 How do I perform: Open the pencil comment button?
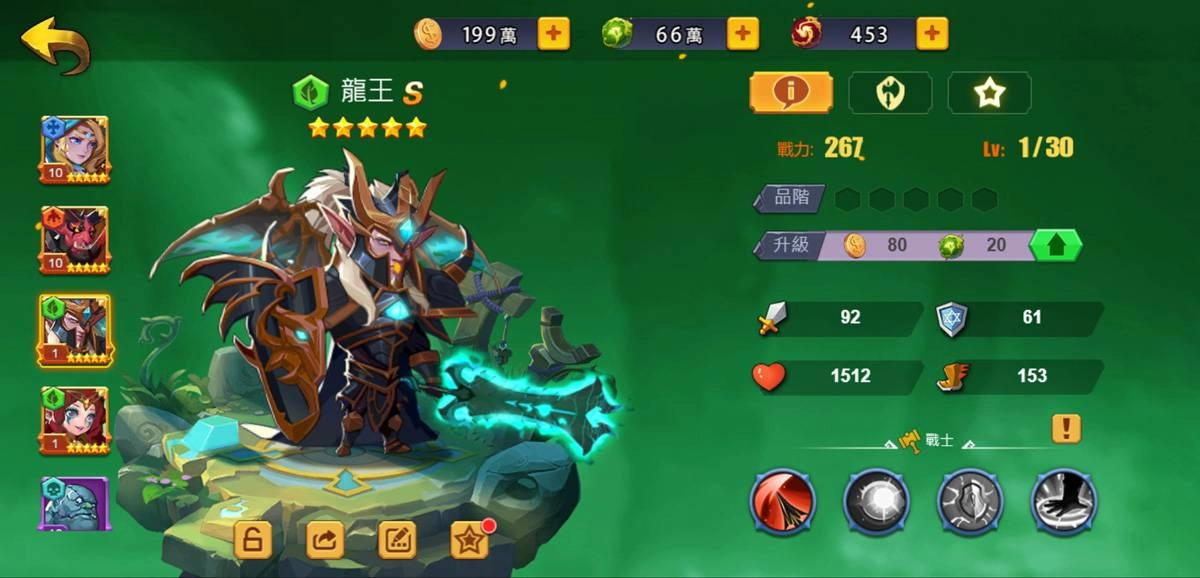point(397,540)
